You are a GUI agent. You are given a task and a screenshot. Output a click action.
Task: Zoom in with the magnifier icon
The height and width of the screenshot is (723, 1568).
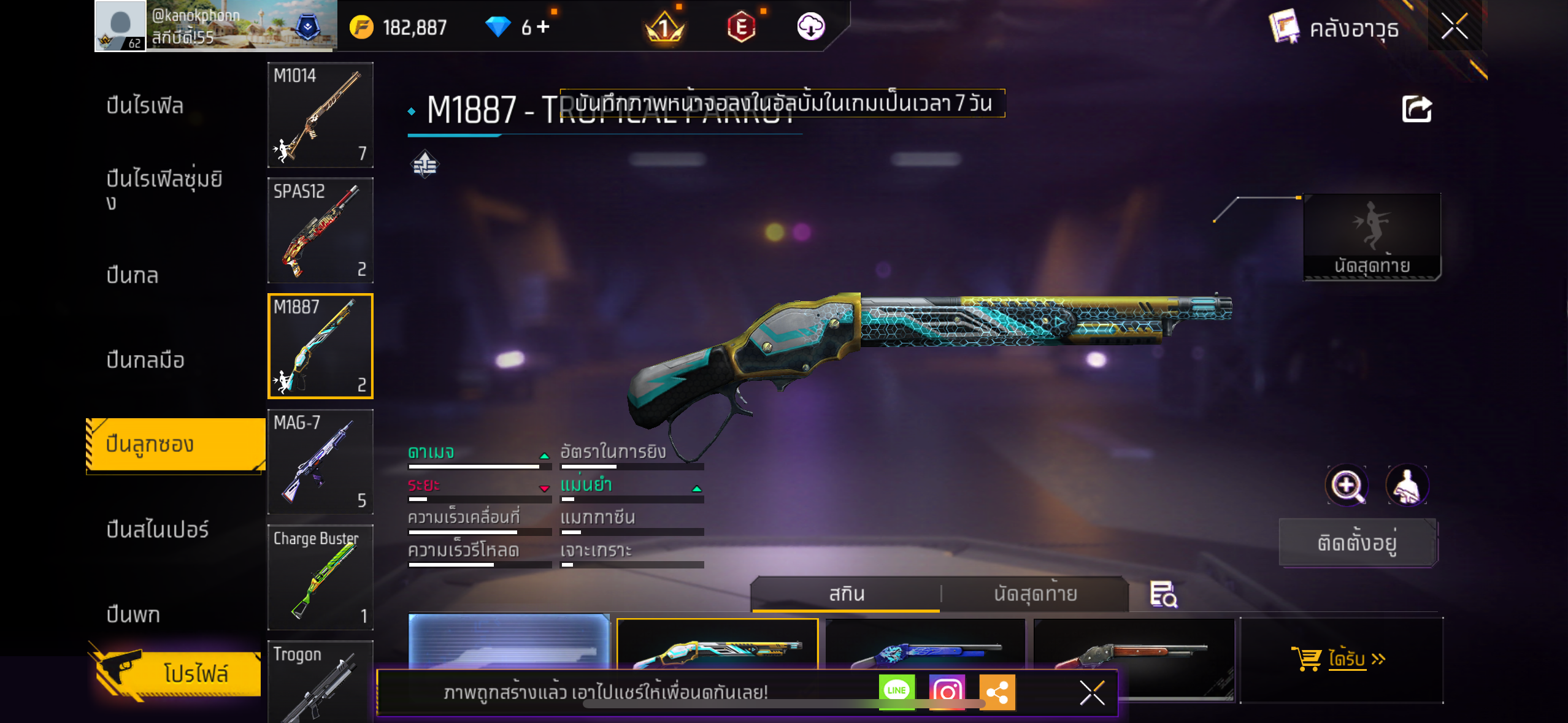click(x=1347, y=486)
